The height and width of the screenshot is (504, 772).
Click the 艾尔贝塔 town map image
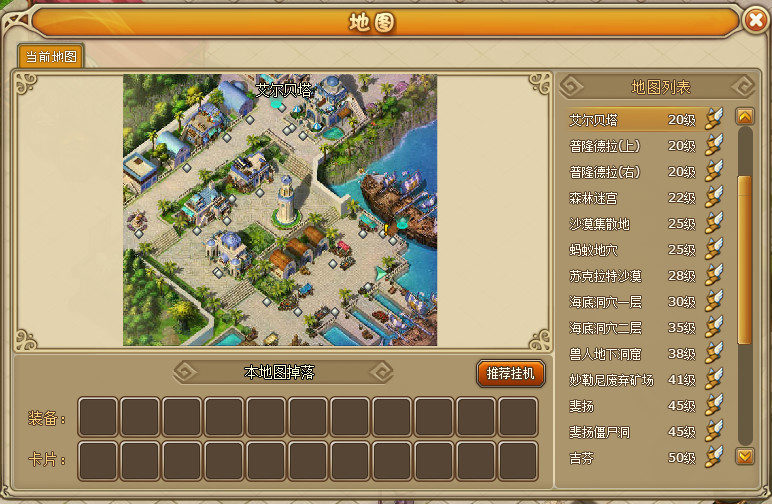[x=281, y=210]
